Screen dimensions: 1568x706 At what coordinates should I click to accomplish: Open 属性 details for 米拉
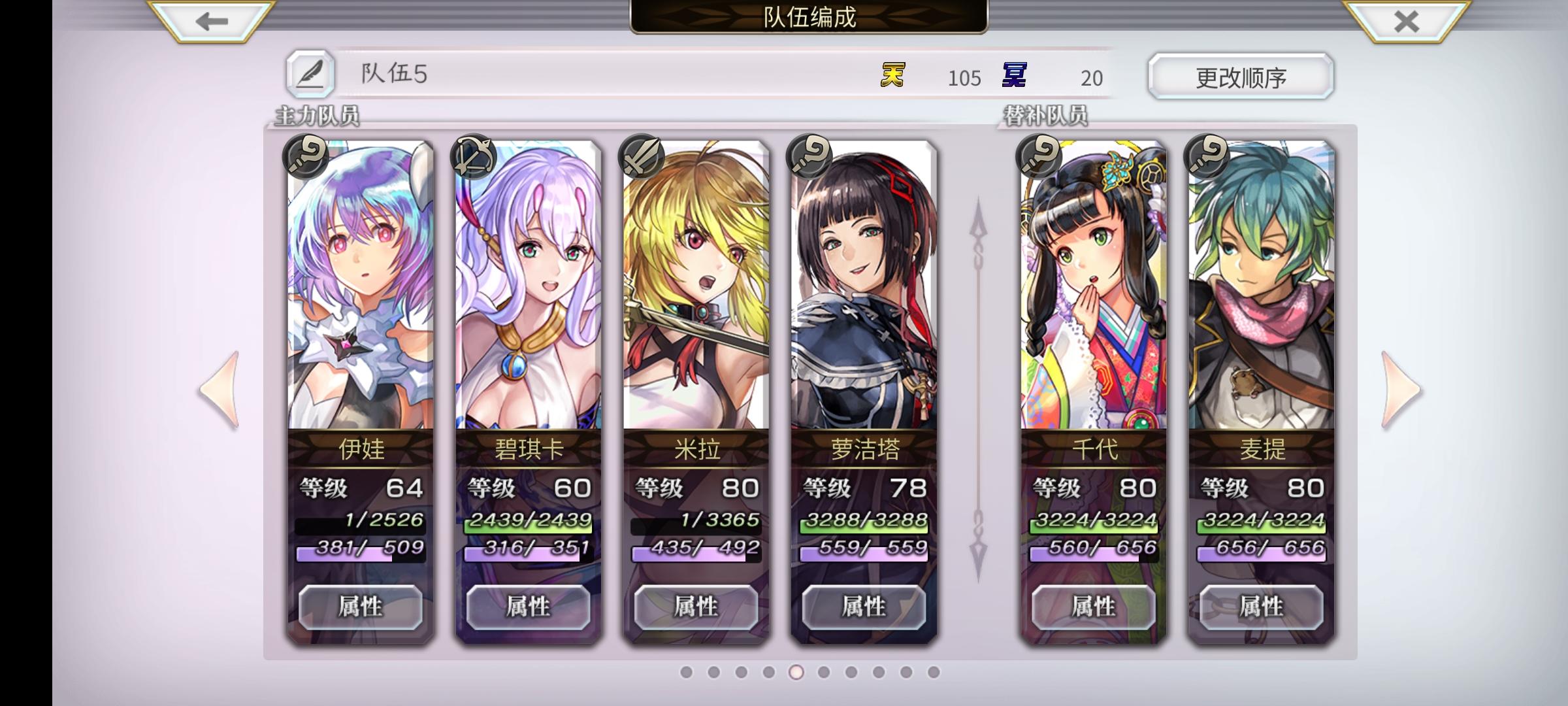point(694,607)
